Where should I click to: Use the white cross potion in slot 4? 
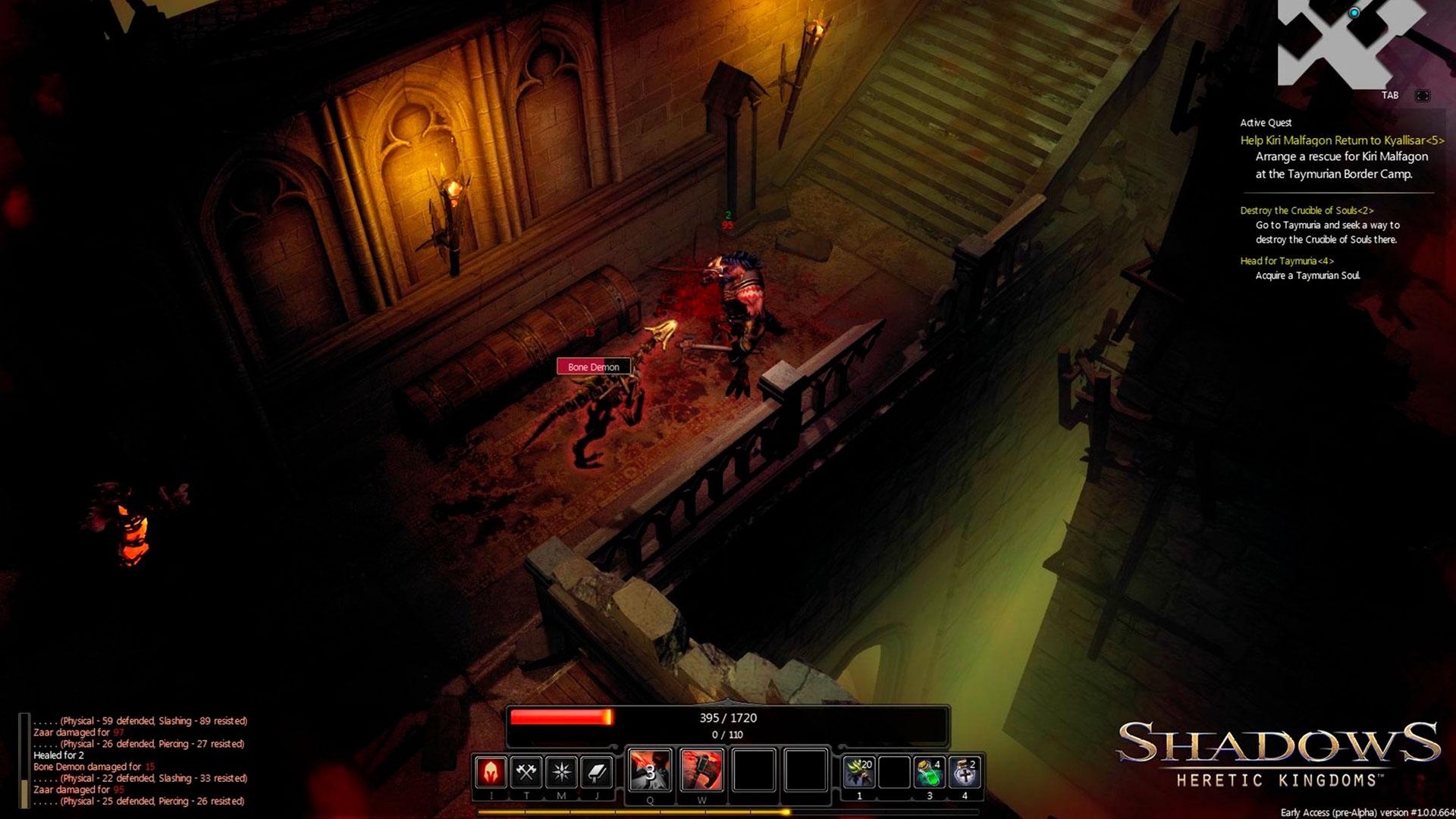965,773
